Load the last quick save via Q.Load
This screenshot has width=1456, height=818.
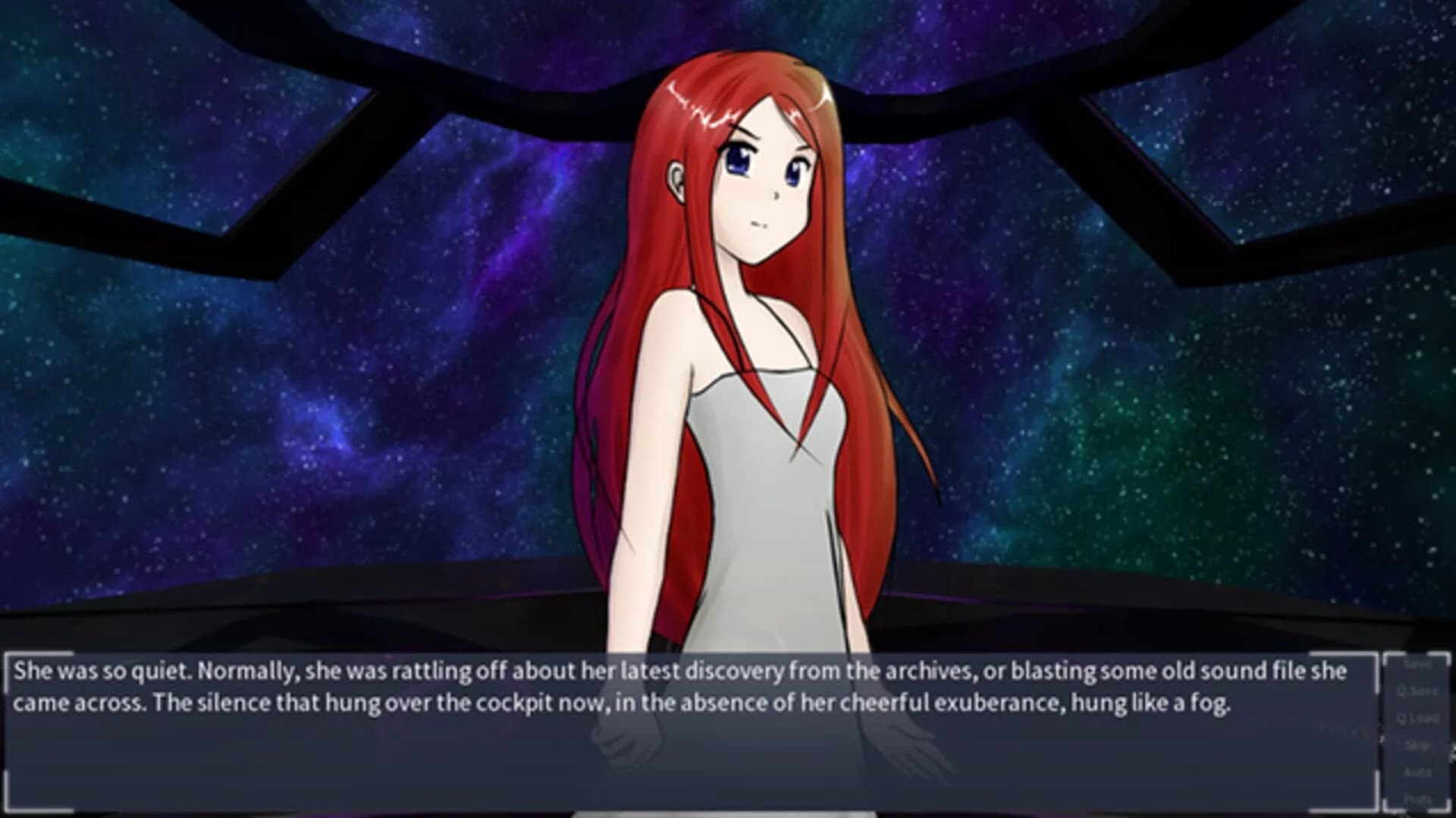[1418, 718]
